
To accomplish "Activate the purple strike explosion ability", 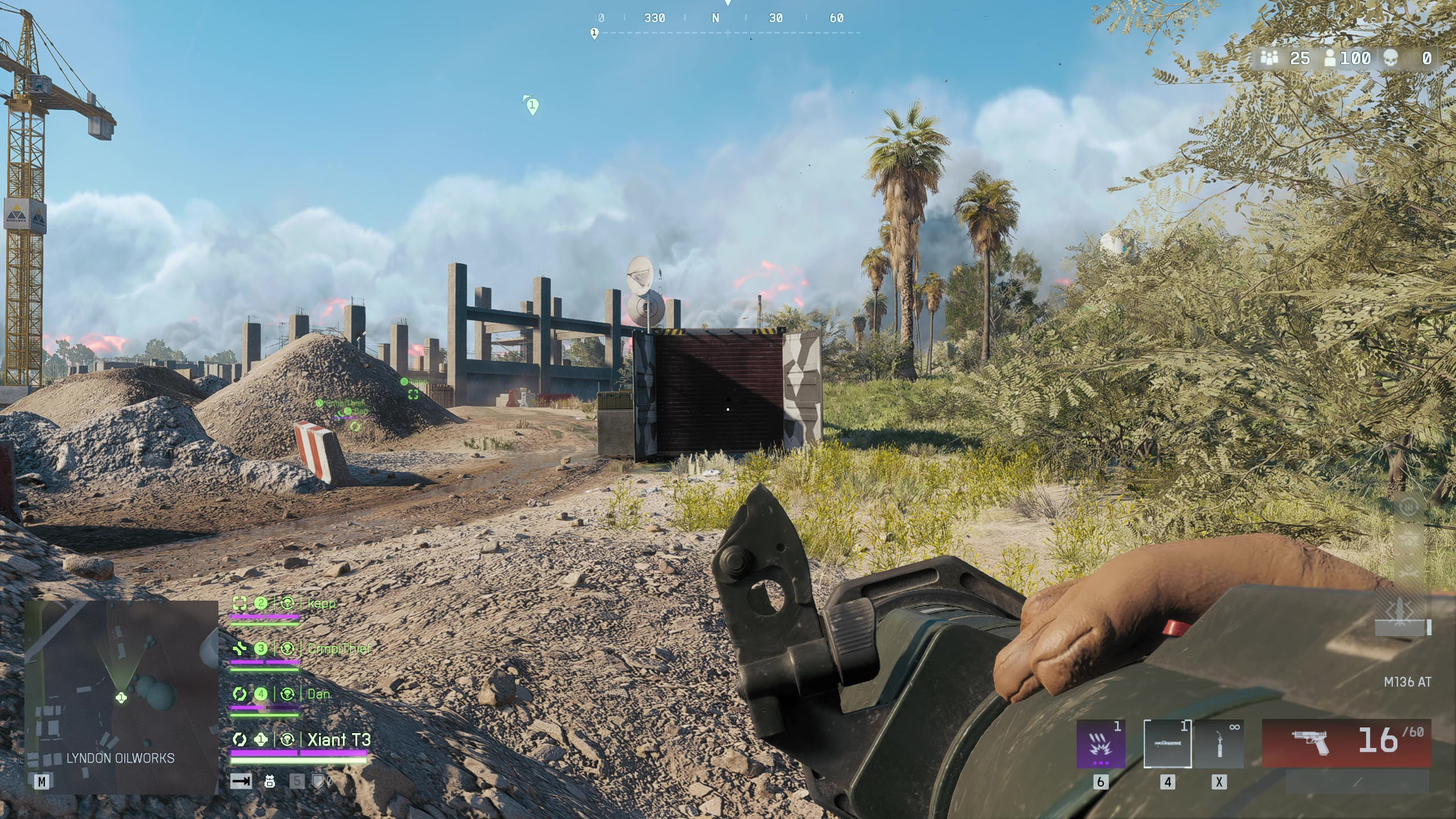I will pos(1101,743).
